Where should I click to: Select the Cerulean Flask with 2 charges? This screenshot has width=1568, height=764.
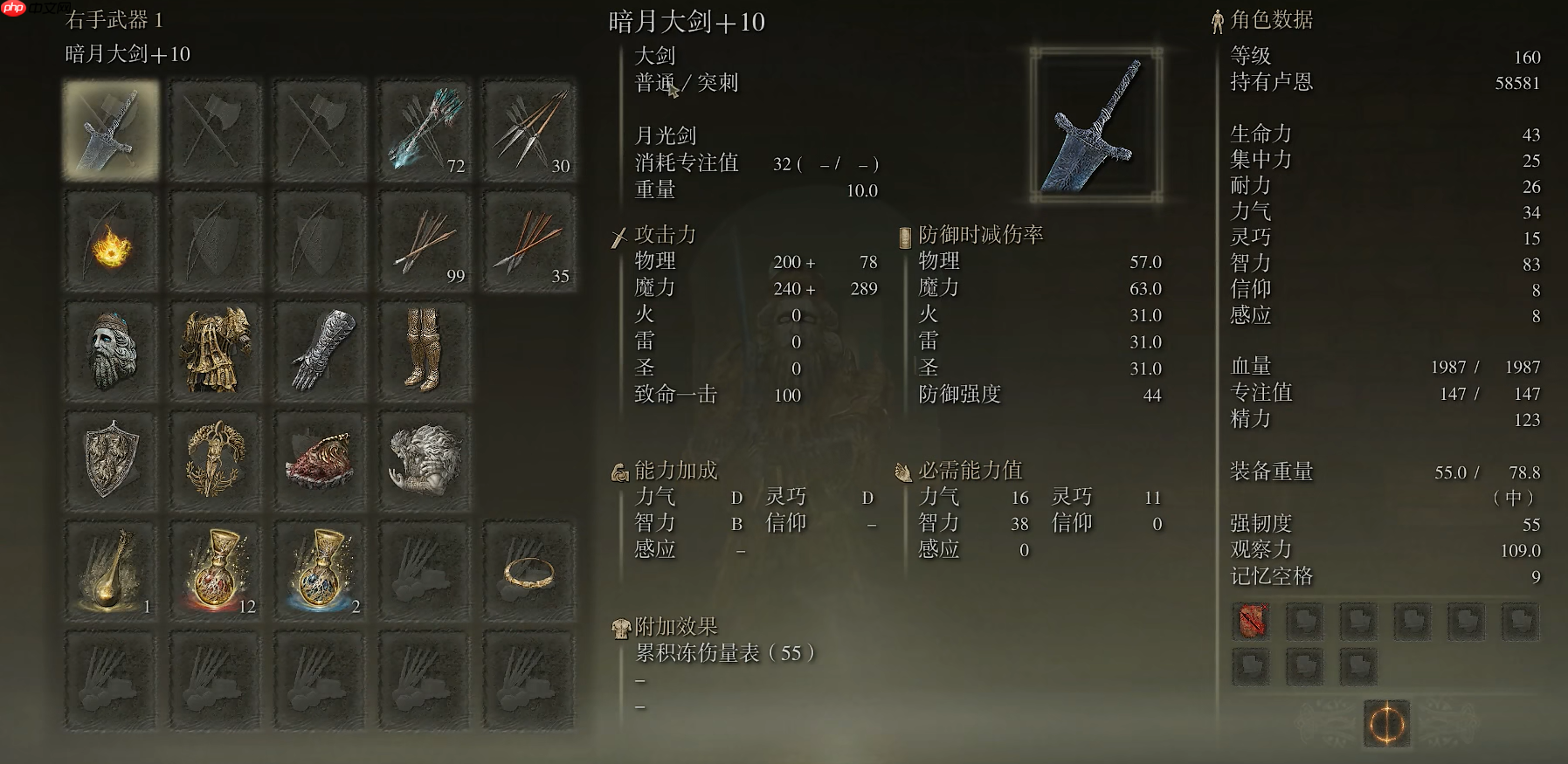pos(320,568)
